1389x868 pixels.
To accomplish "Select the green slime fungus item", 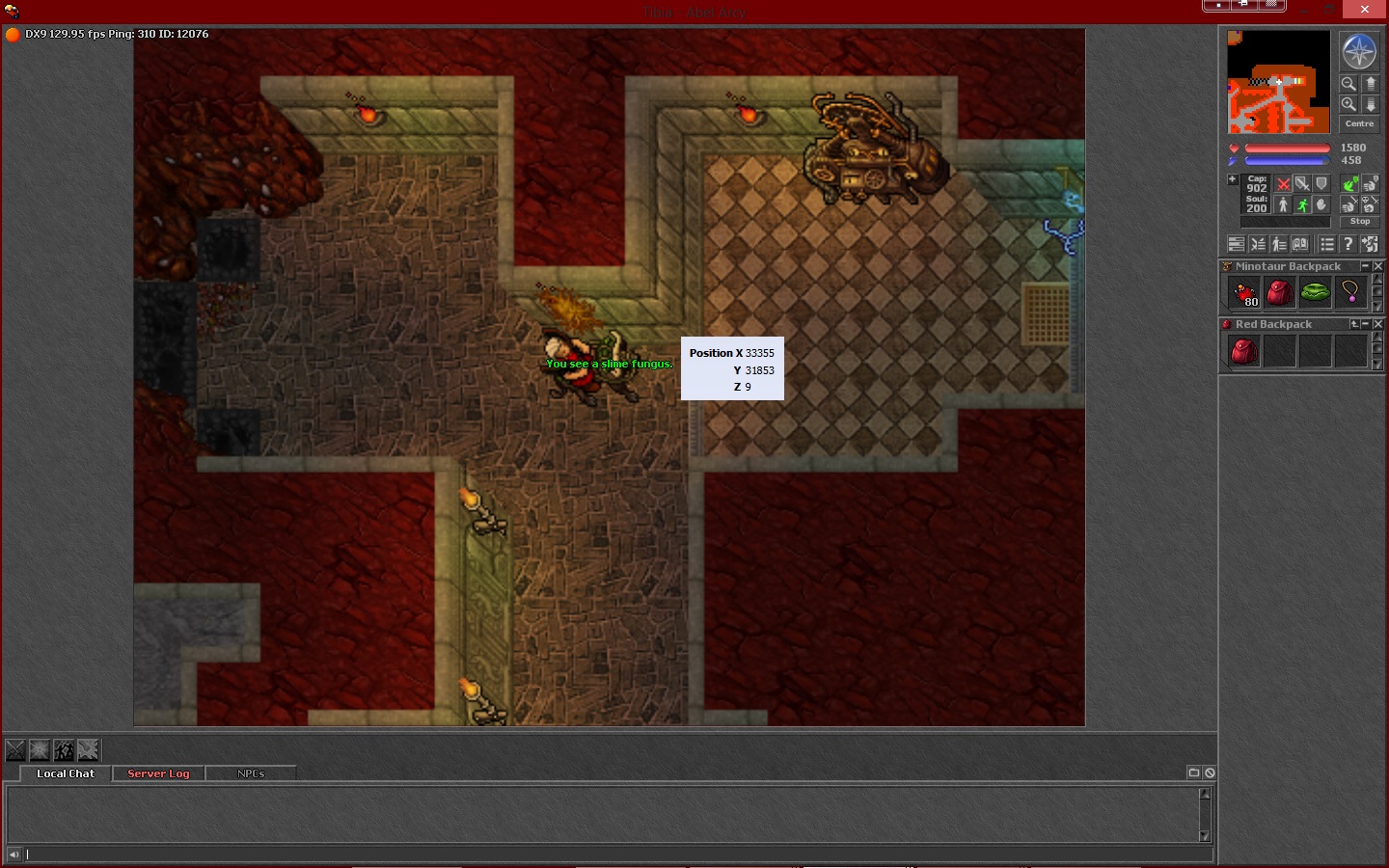I will (x=1315, y=292).
